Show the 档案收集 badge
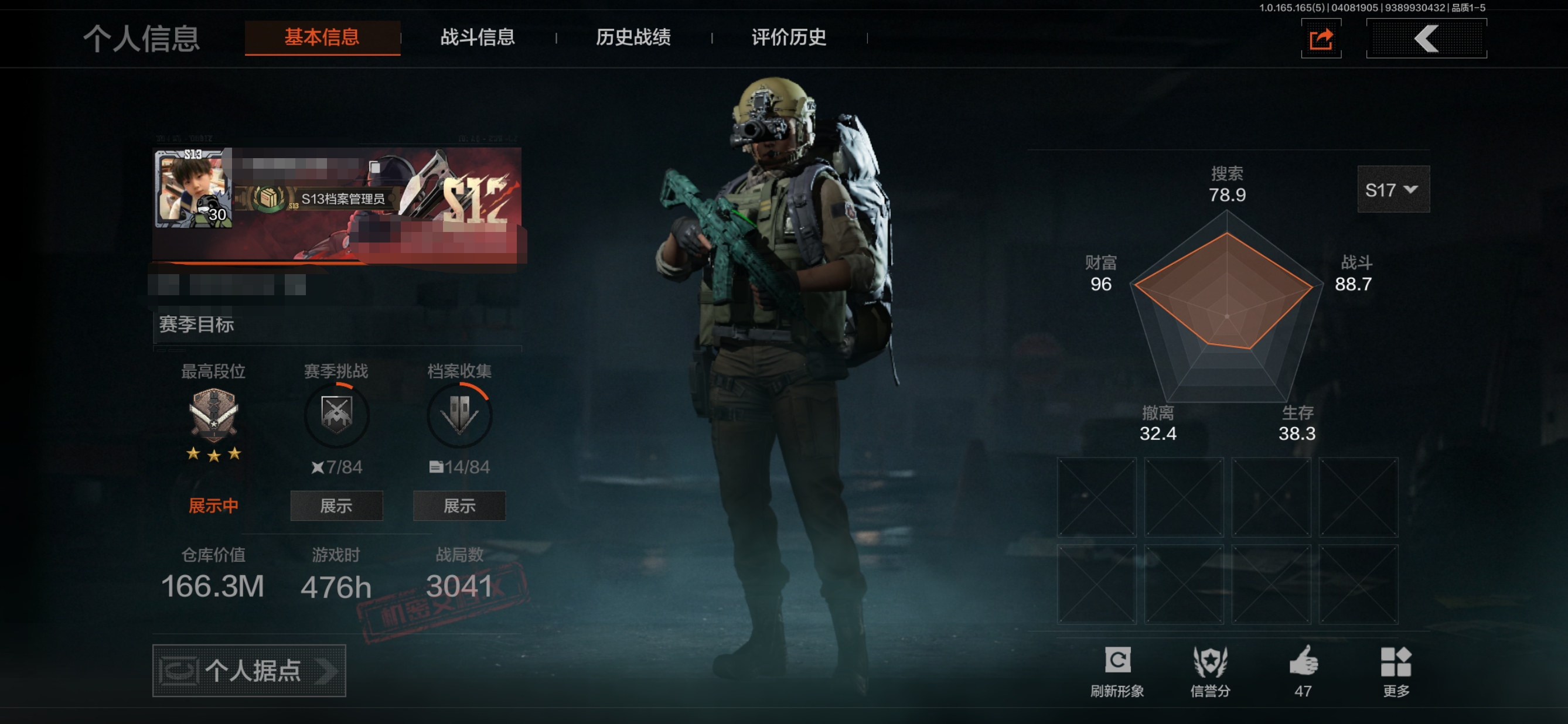The width and height of the screenshot is (1568, 724). 459,506
